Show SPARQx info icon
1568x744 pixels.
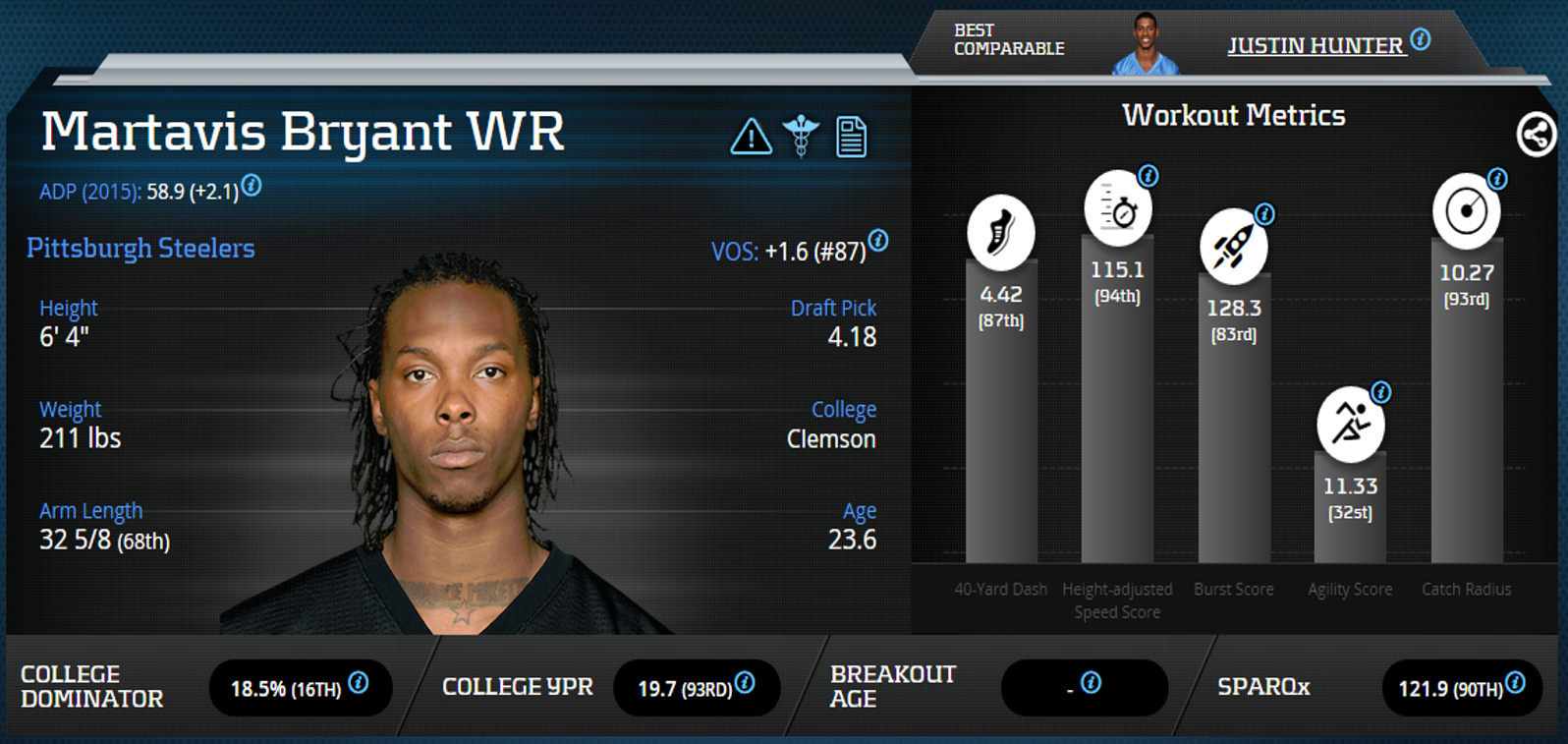coord(1515,682)
